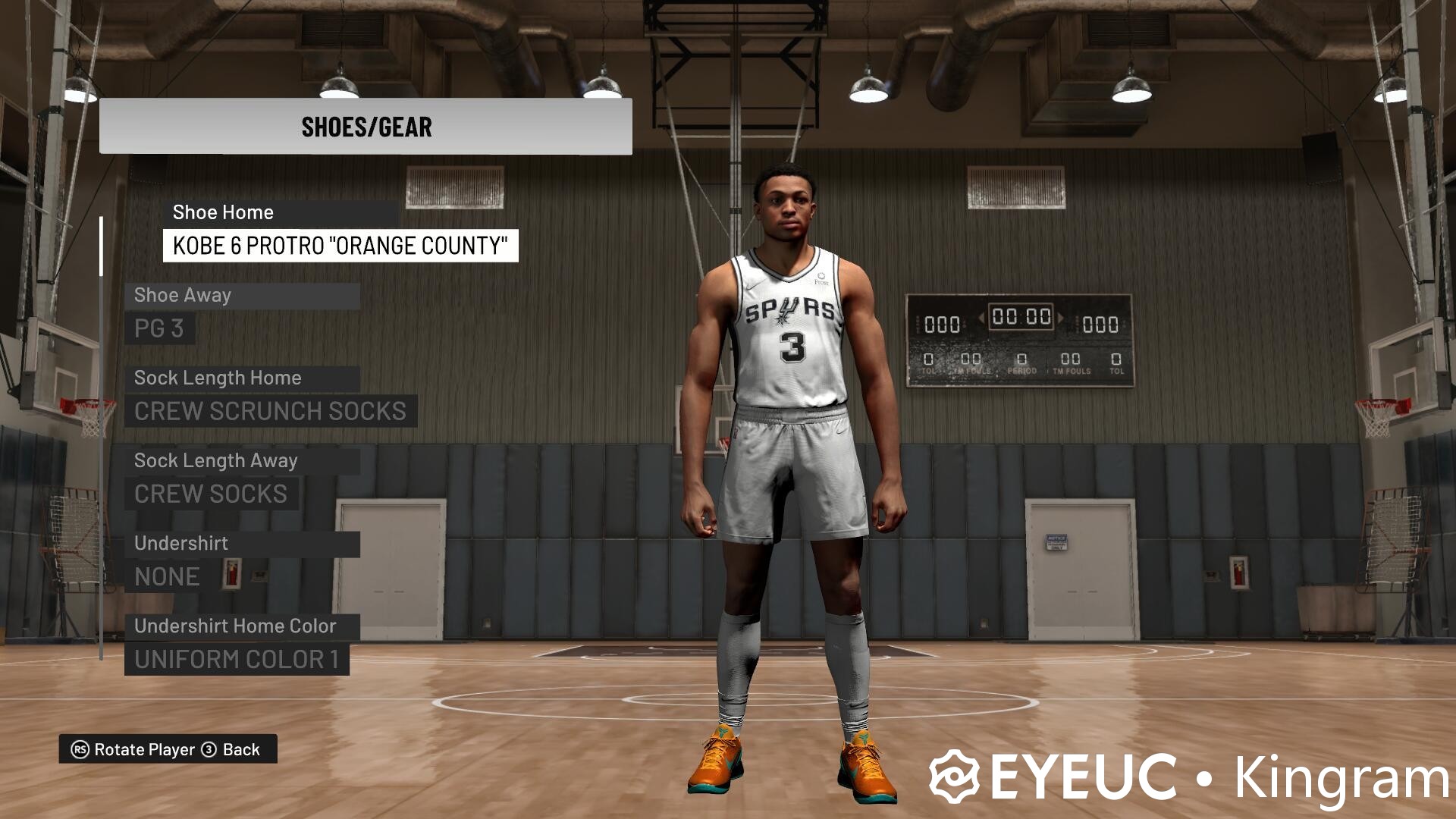Open the Undershirt option set to None
Viewport: 1456px width, 819px height.
click(167, 576)
